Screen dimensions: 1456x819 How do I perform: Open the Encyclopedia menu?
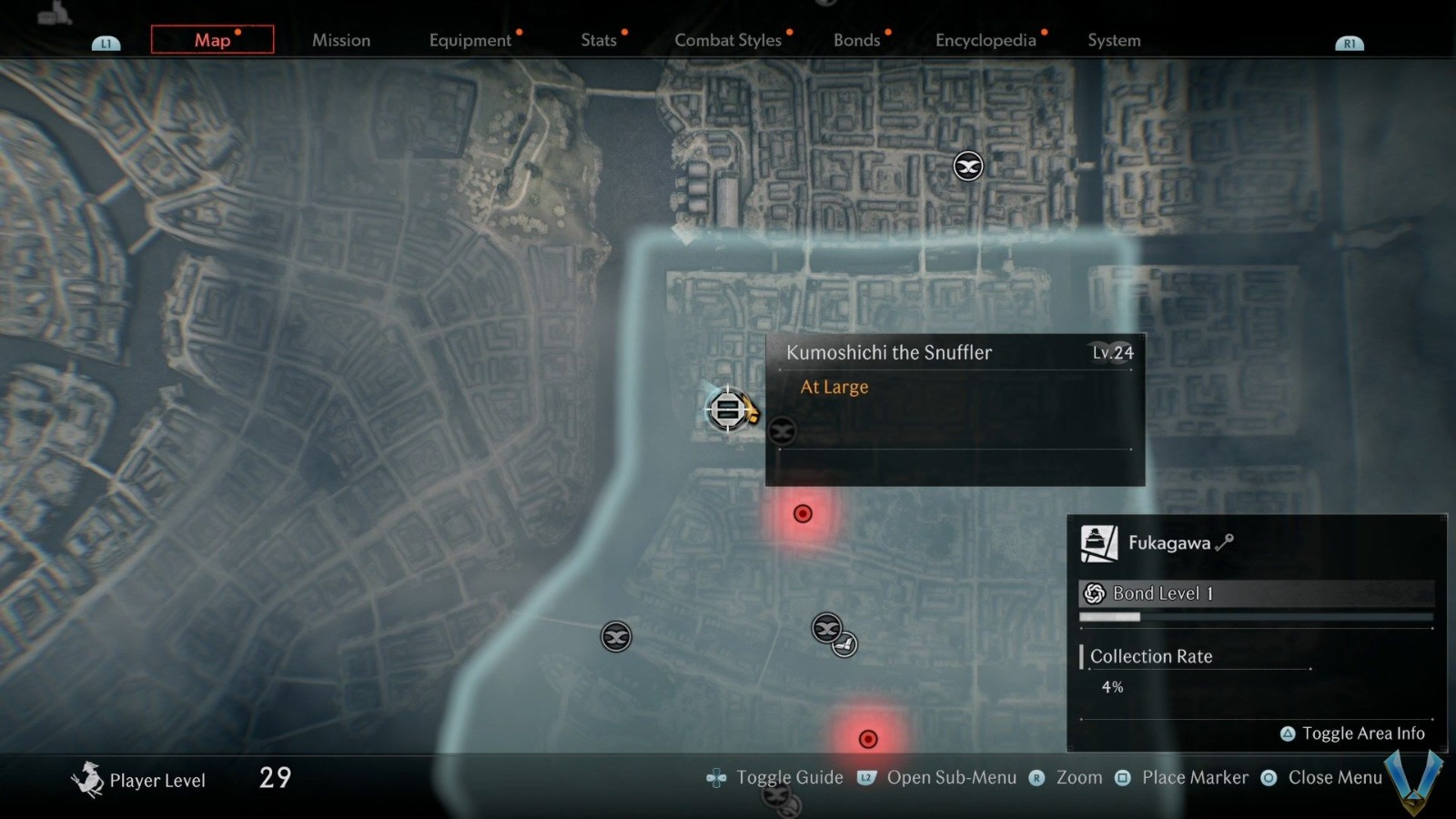point(984,40)
